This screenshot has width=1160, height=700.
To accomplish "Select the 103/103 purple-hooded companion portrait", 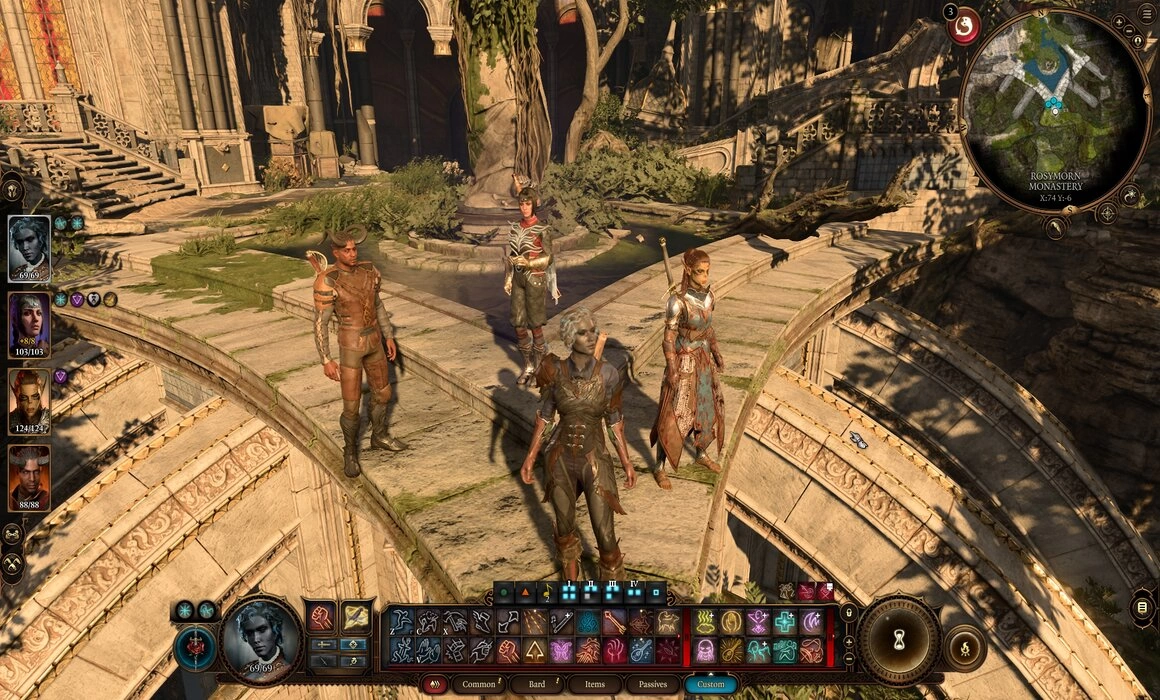I will coord(29,325).
